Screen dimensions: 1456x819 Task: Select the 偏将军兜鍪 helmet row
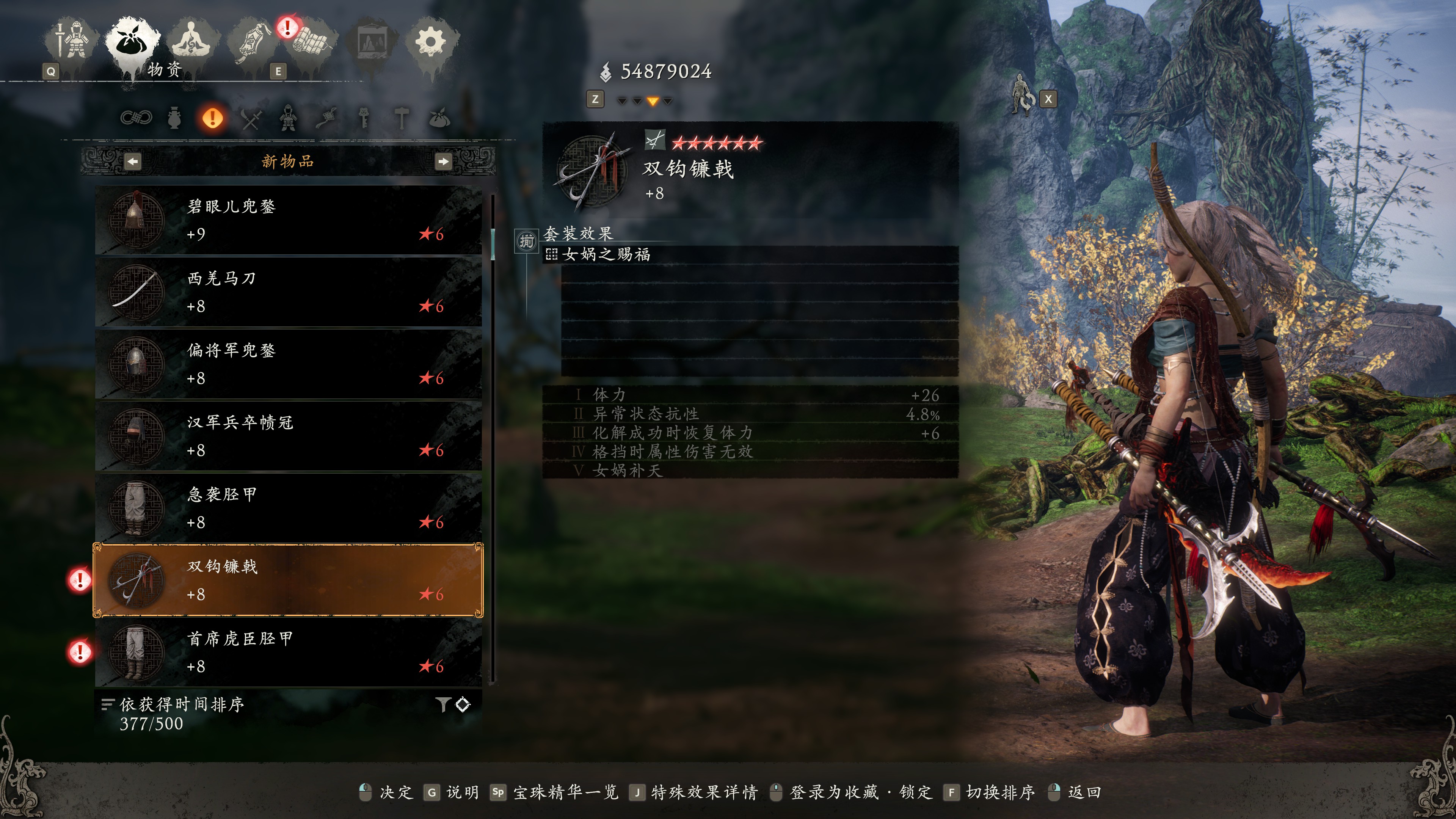(x=288, y=364)
